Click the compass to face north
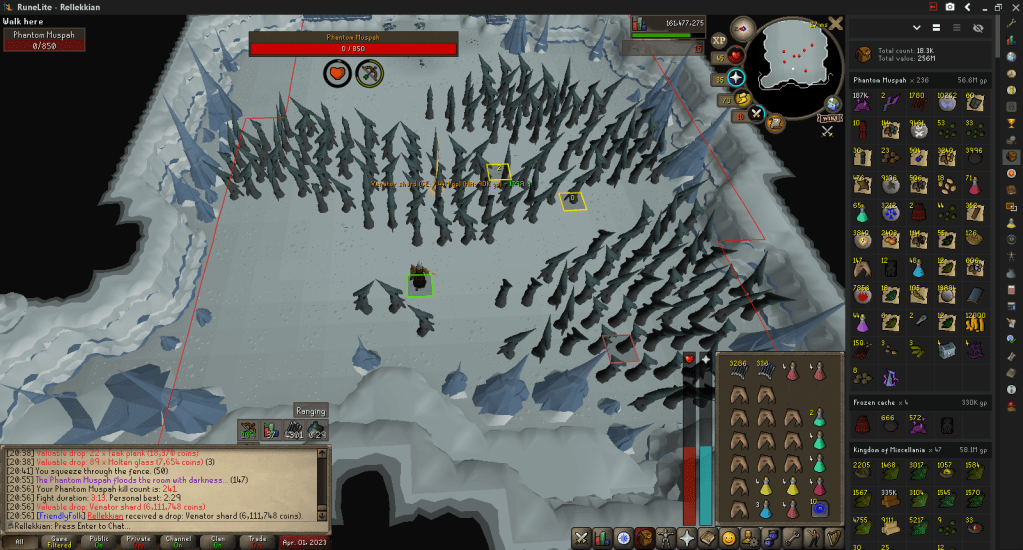 741,30
